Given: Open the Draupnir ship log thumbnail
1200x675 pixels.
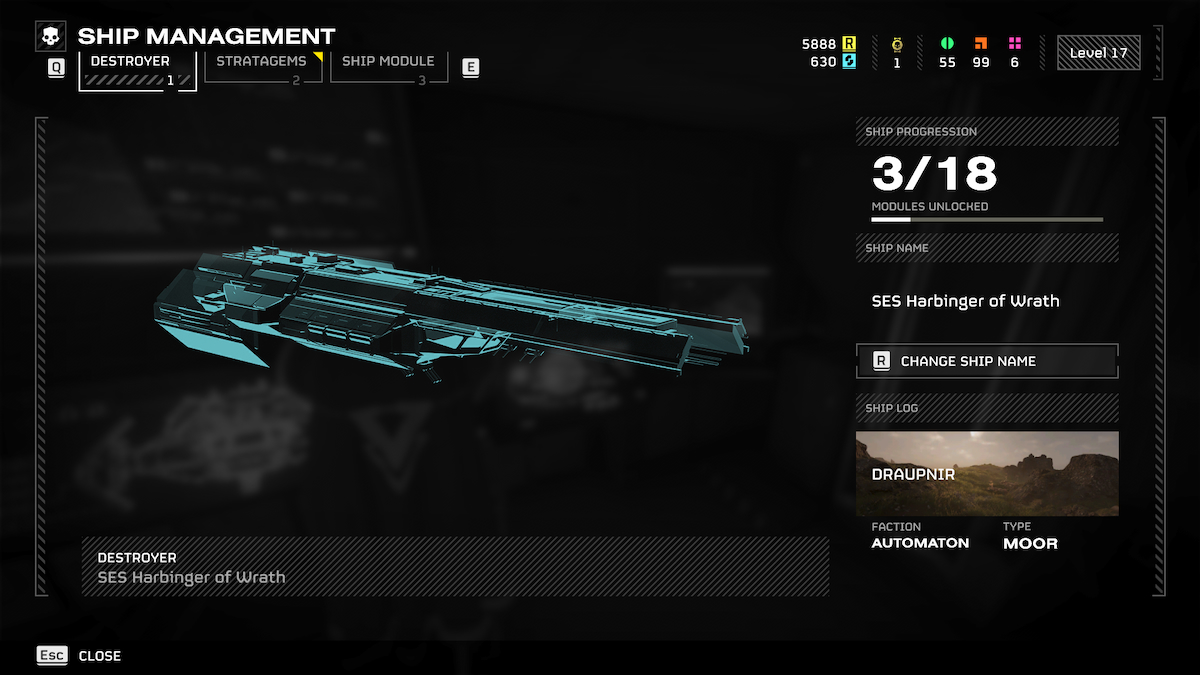Looking at the screenshot, I should (x=987, y=474).
